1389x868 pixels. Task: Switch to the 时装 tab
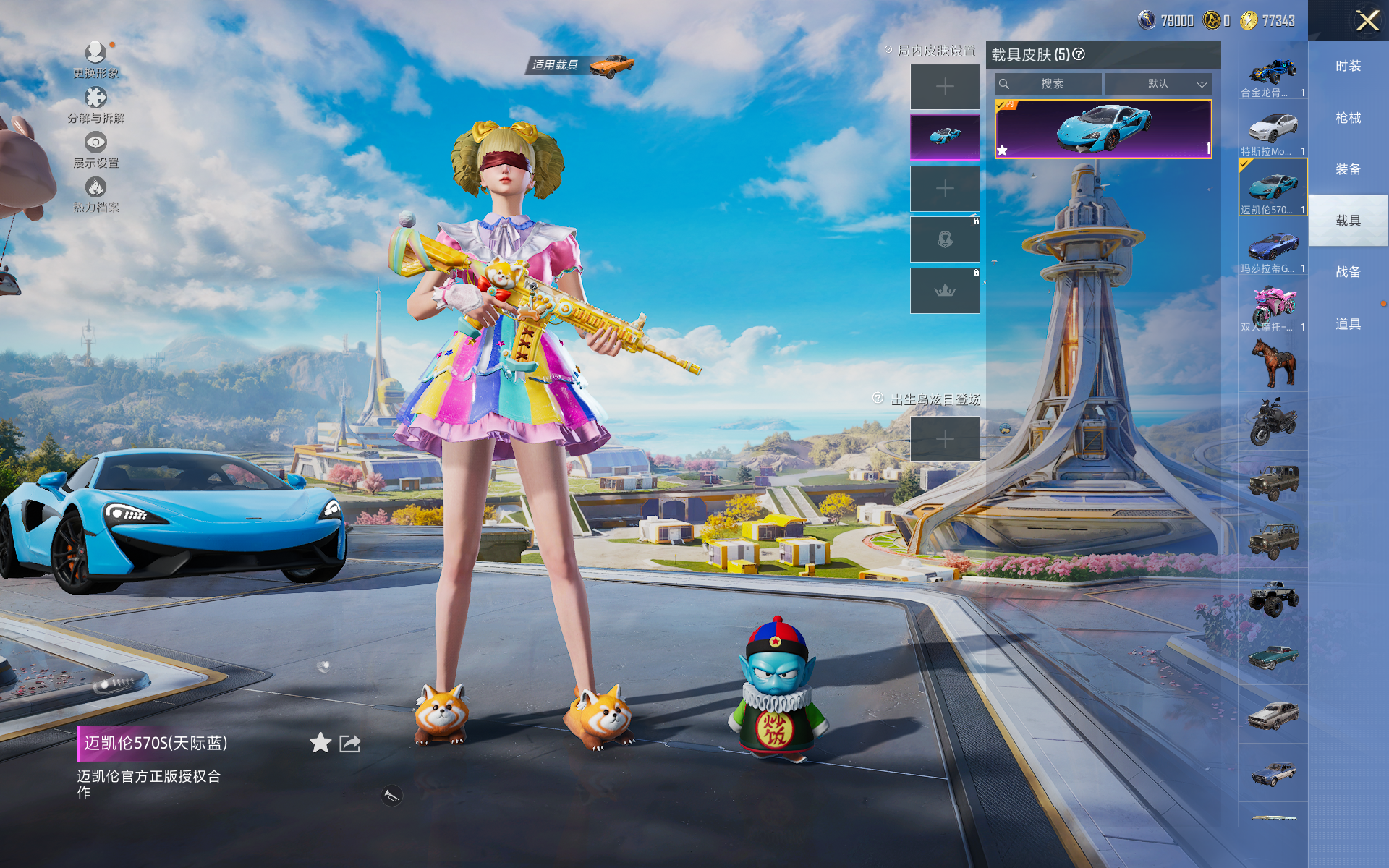coord(1348,67)
